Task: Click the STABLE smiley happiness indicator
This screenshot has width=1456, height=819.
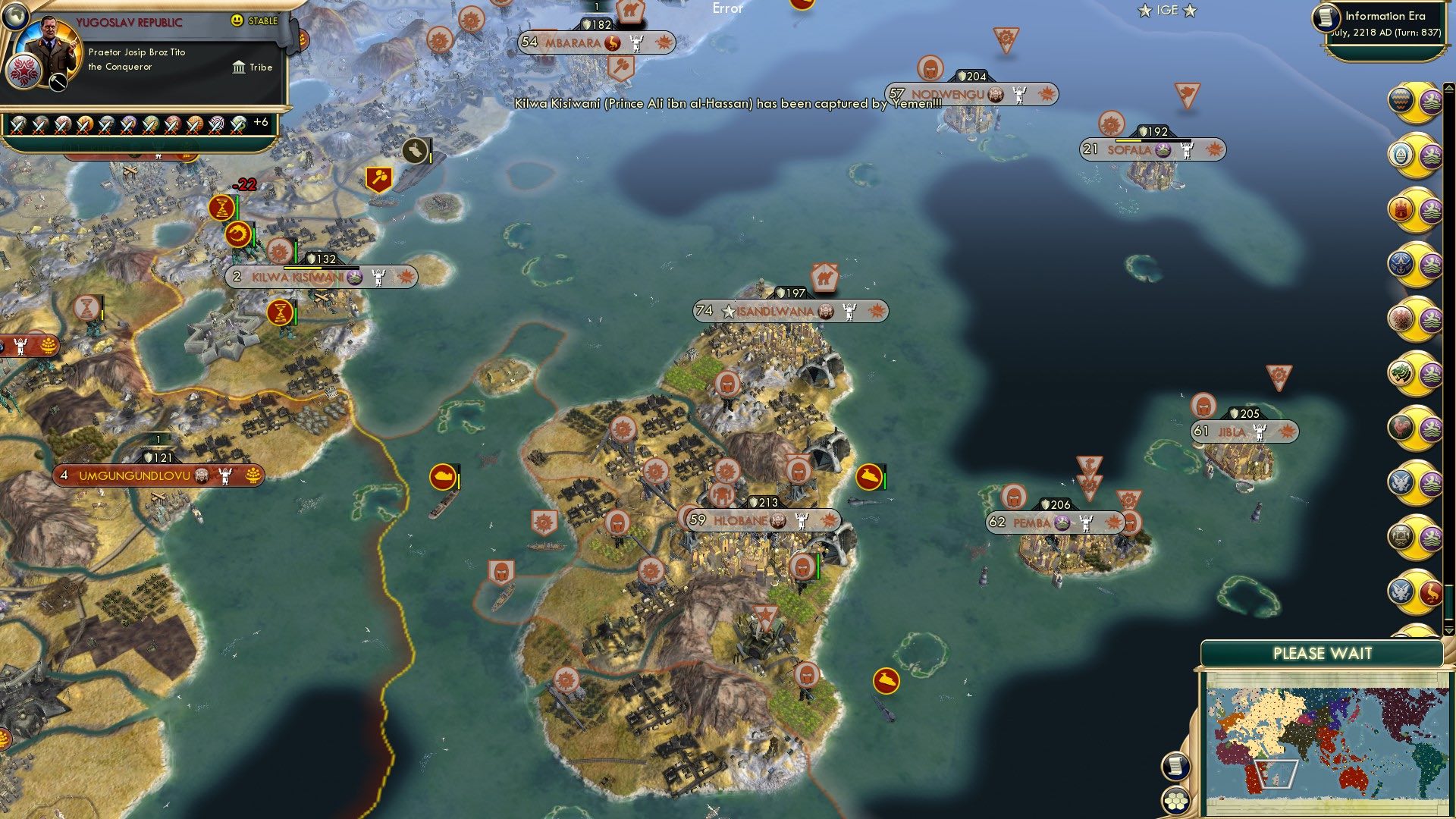Action: [237, 21]
